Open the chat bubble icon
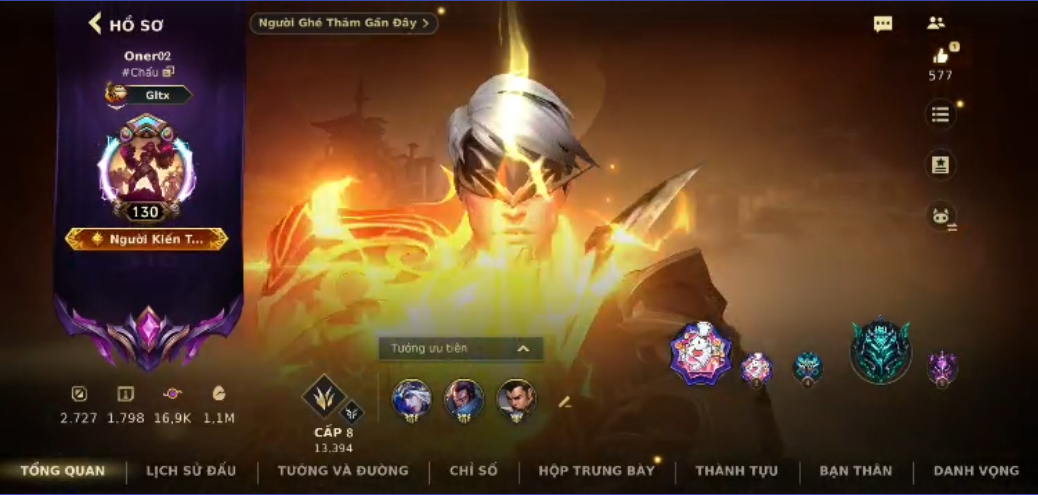Viewport: 1038px width, 495px height. [883, 24]
